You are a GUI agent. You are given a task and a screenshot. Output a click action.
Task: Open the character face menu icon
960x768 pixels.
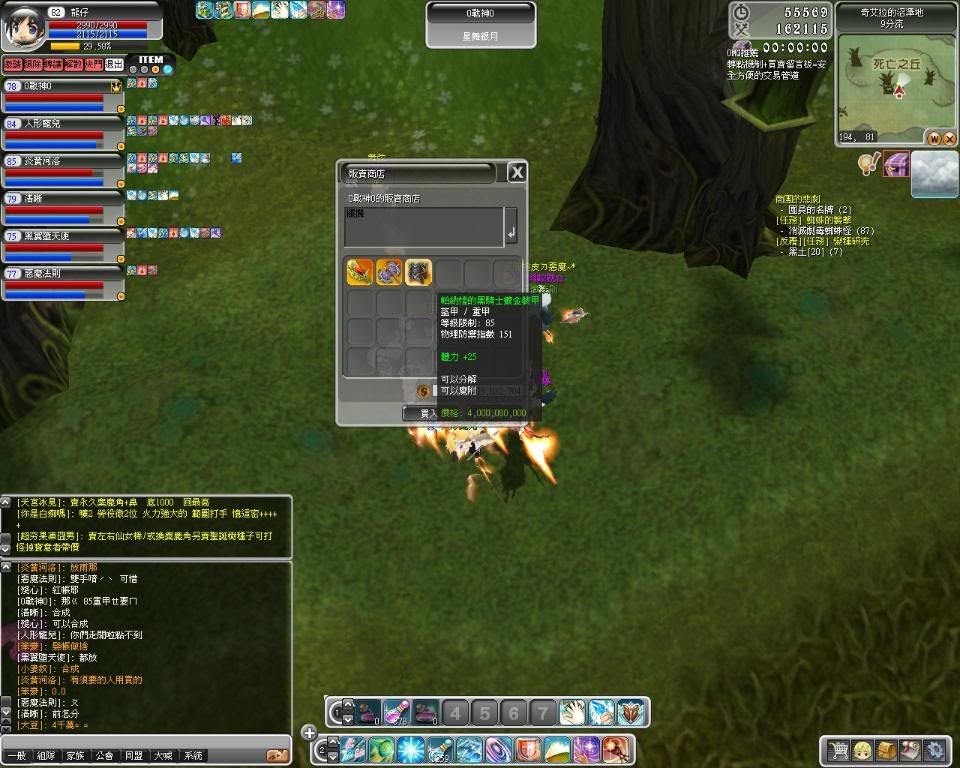(x=862, y=749)
